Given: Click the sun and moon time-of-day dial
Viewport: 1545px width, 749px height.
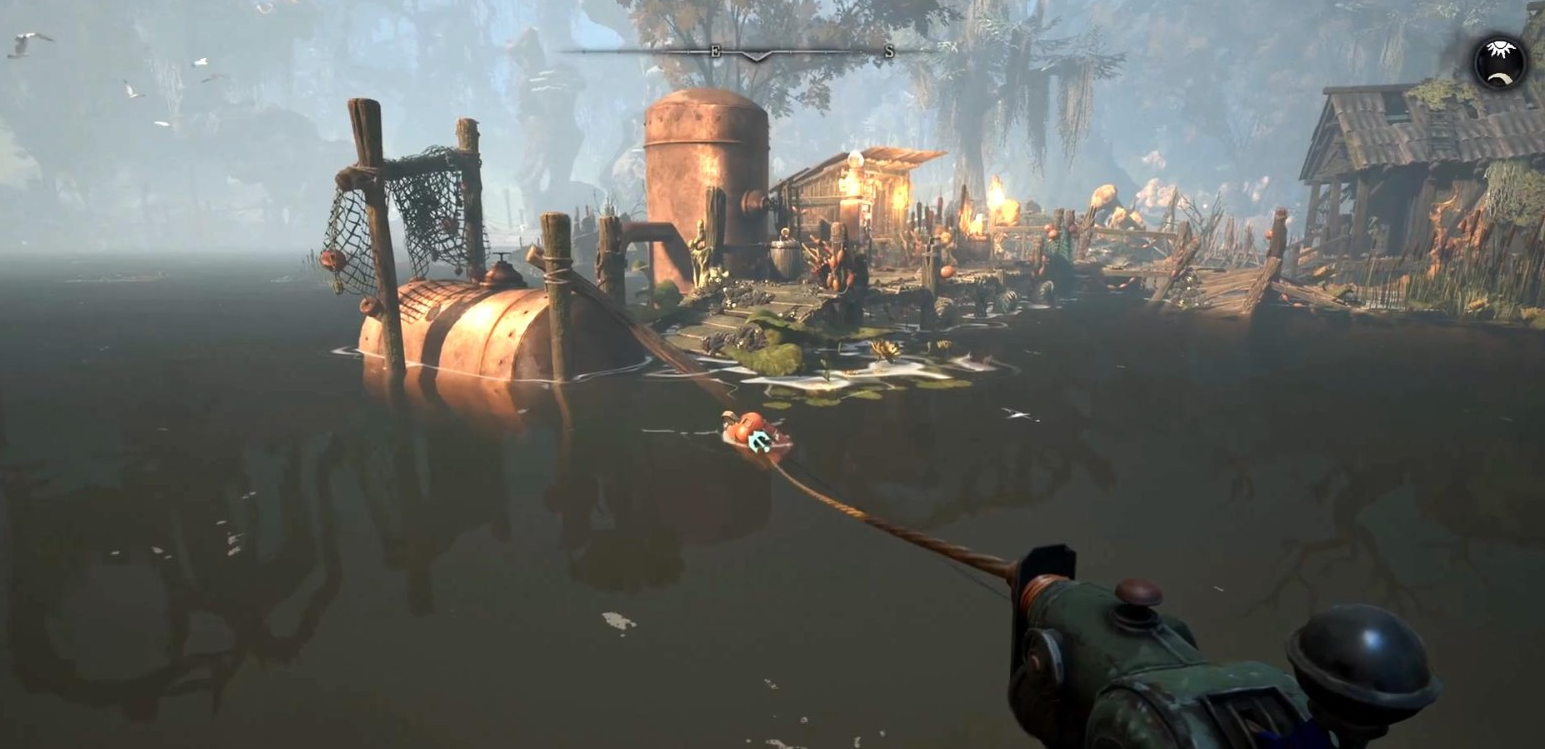Looking at the screenshot, I should click(x=1499, y=62).
